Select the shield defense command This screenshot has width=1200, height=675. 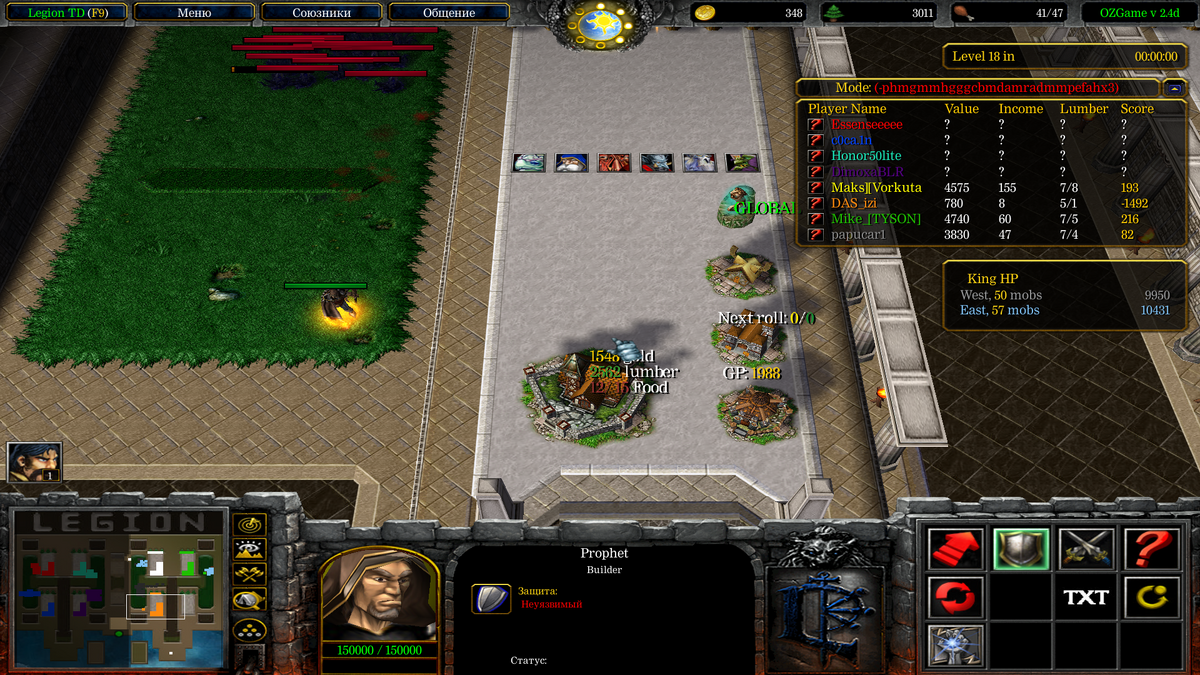[x=1021, y=548]
